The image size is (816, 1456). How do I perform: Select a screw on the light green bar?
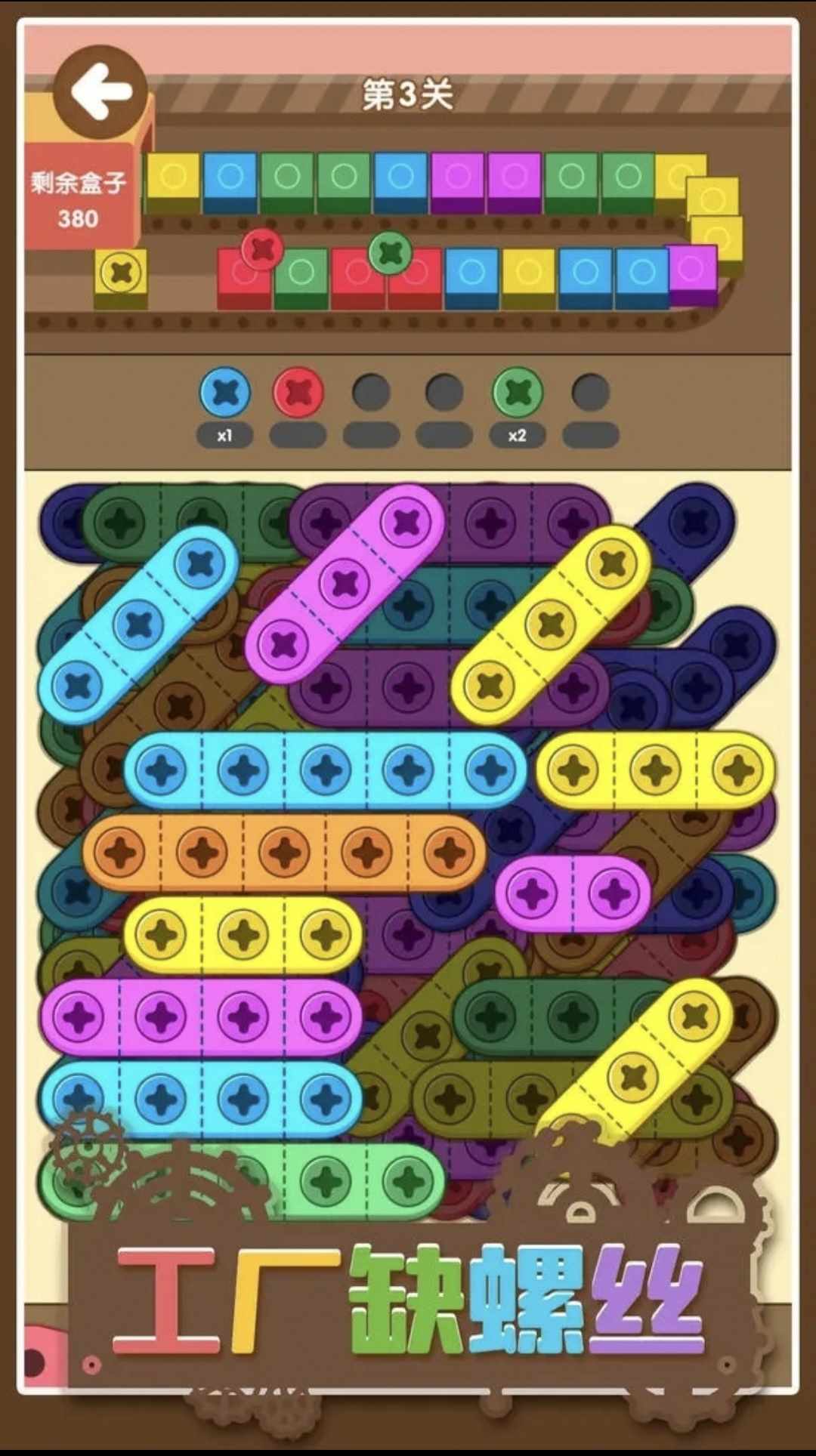[x=326, y=1182]
